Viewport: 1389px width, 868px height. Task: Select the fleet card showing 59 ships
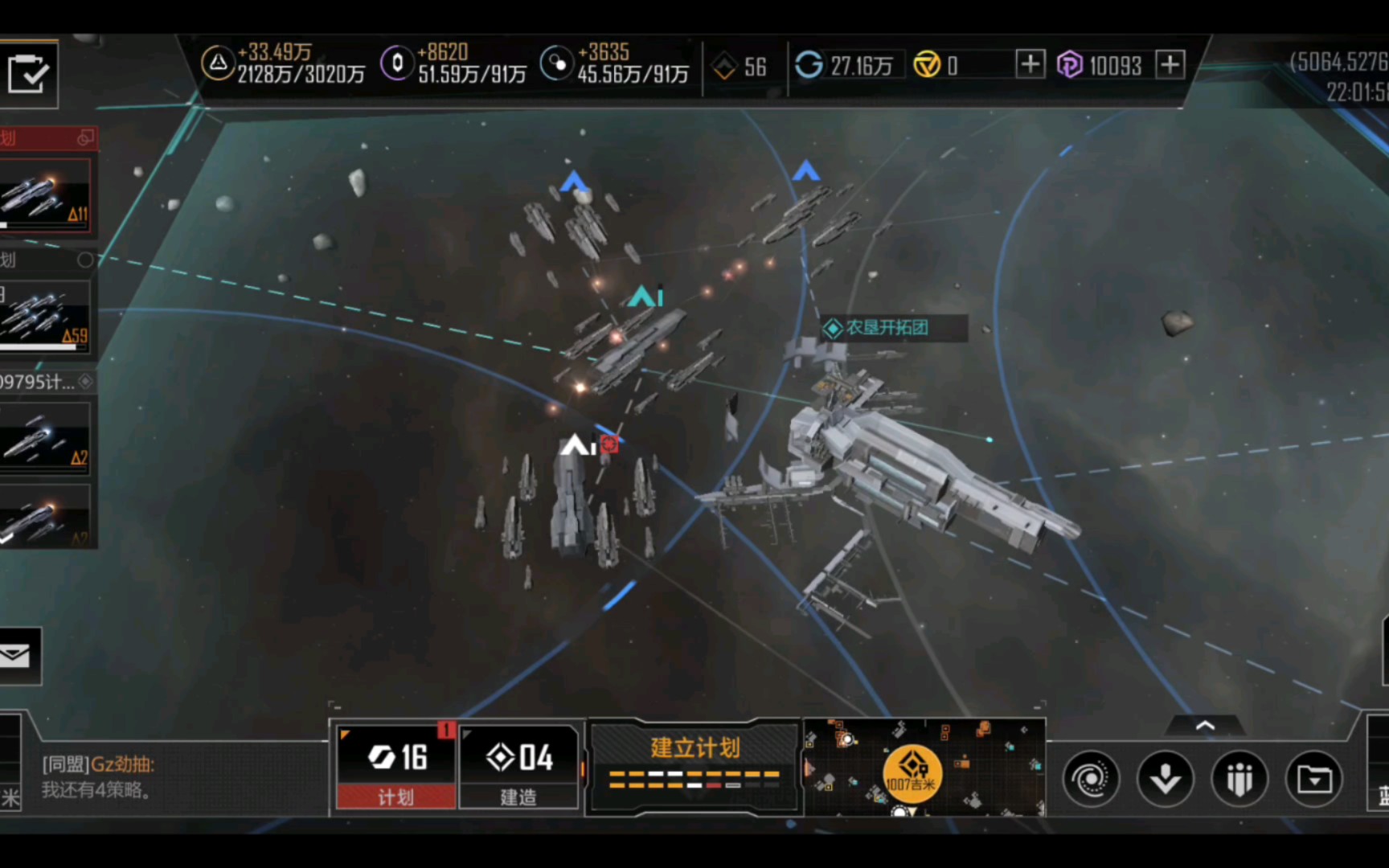click(46, 317)
